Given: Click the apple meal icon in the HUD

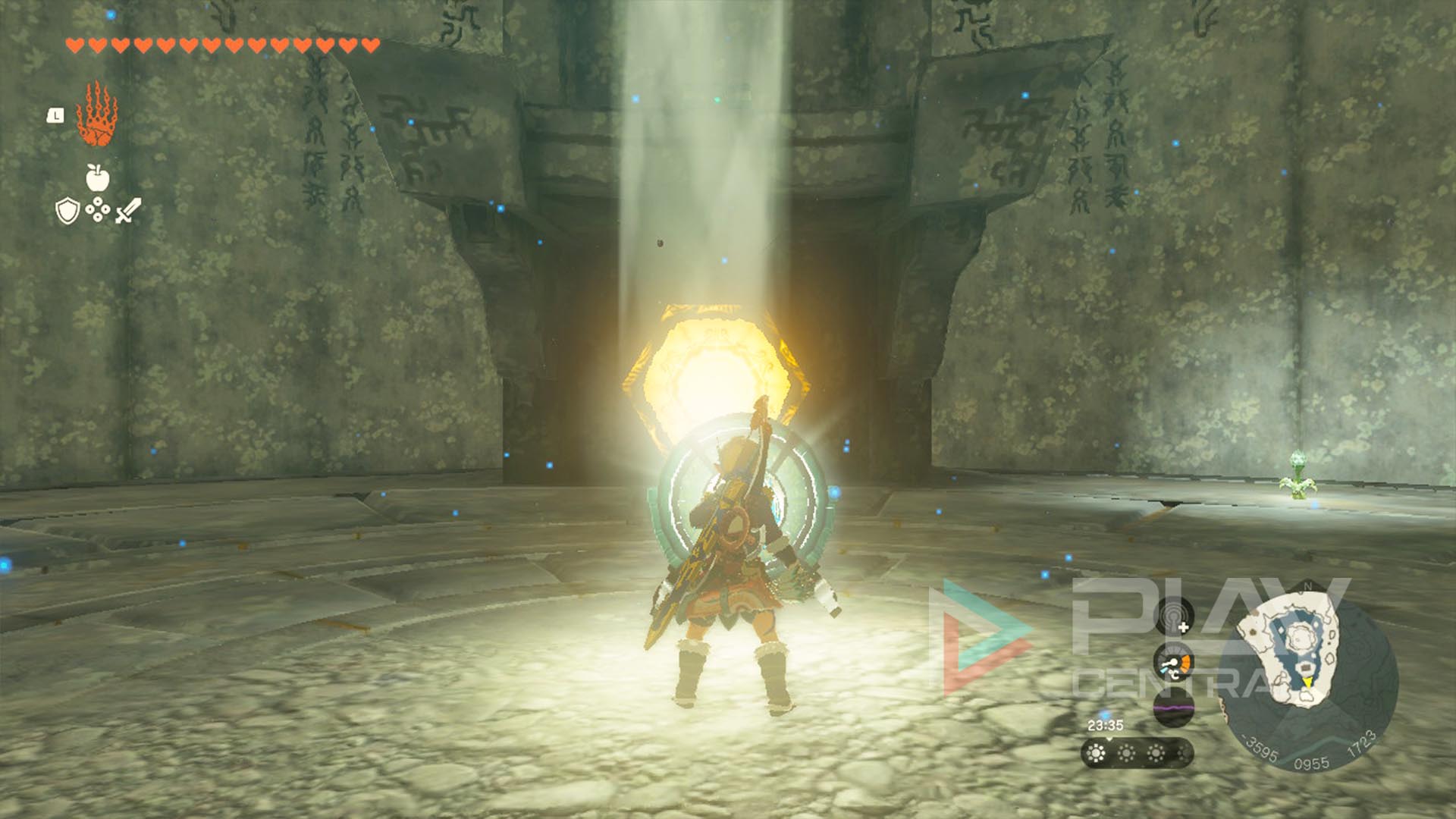Looking at the screenshot, I should coord(96,177).
